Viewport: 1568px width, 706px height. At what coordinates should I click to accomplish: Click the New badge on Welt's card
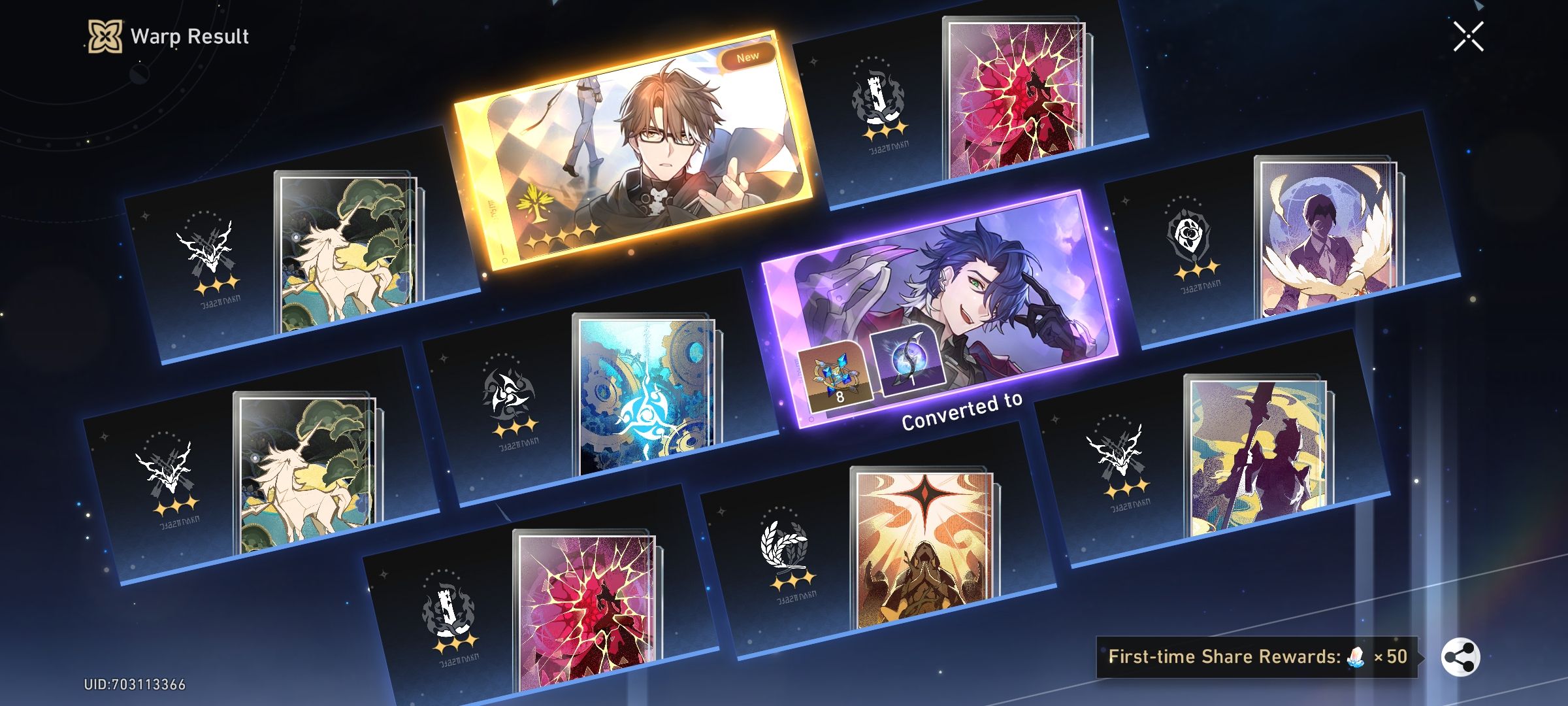pyautogui.click(x=748, y=57)
